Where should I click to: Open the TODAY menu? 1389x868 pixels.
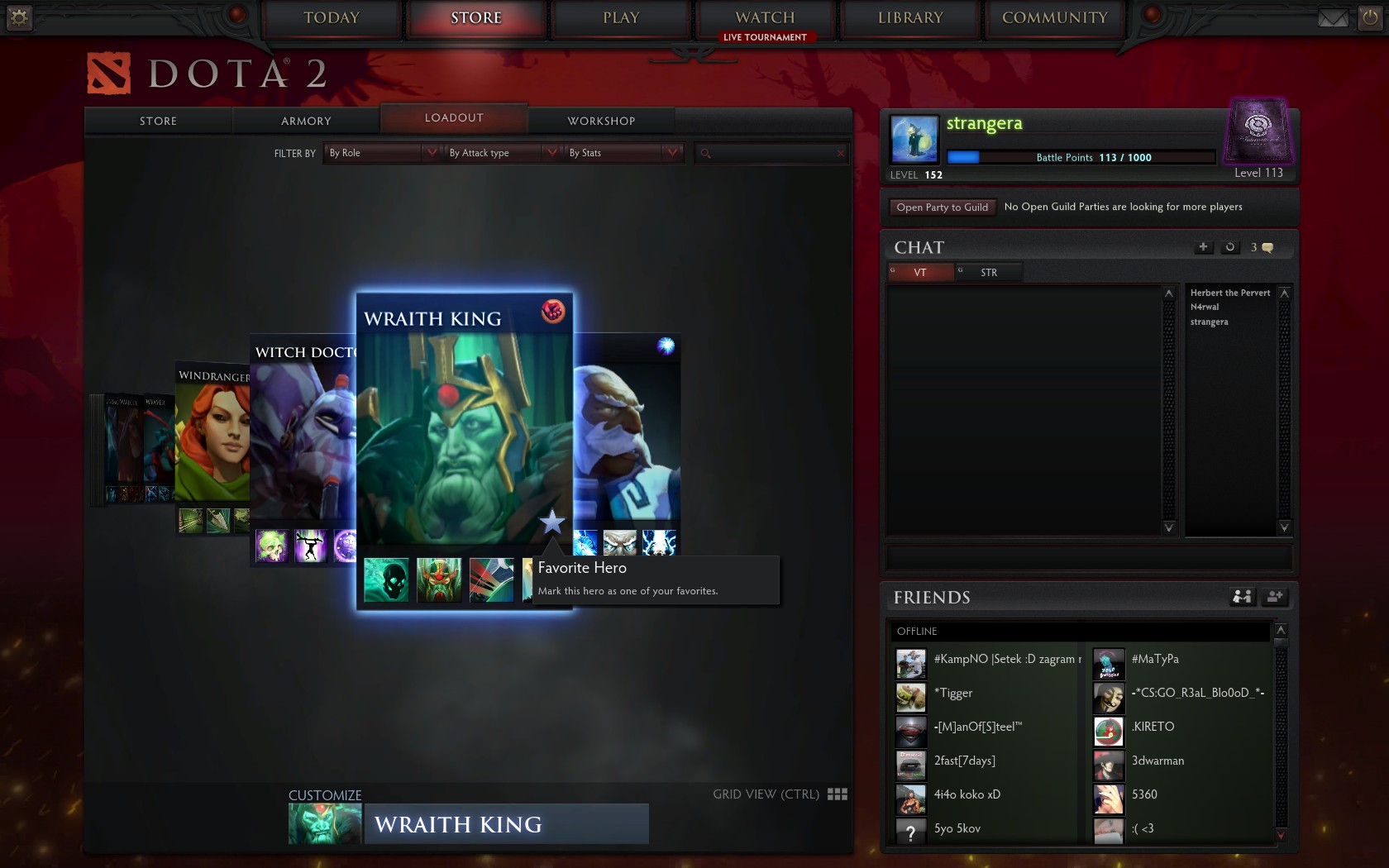click(x=332, y=18)
